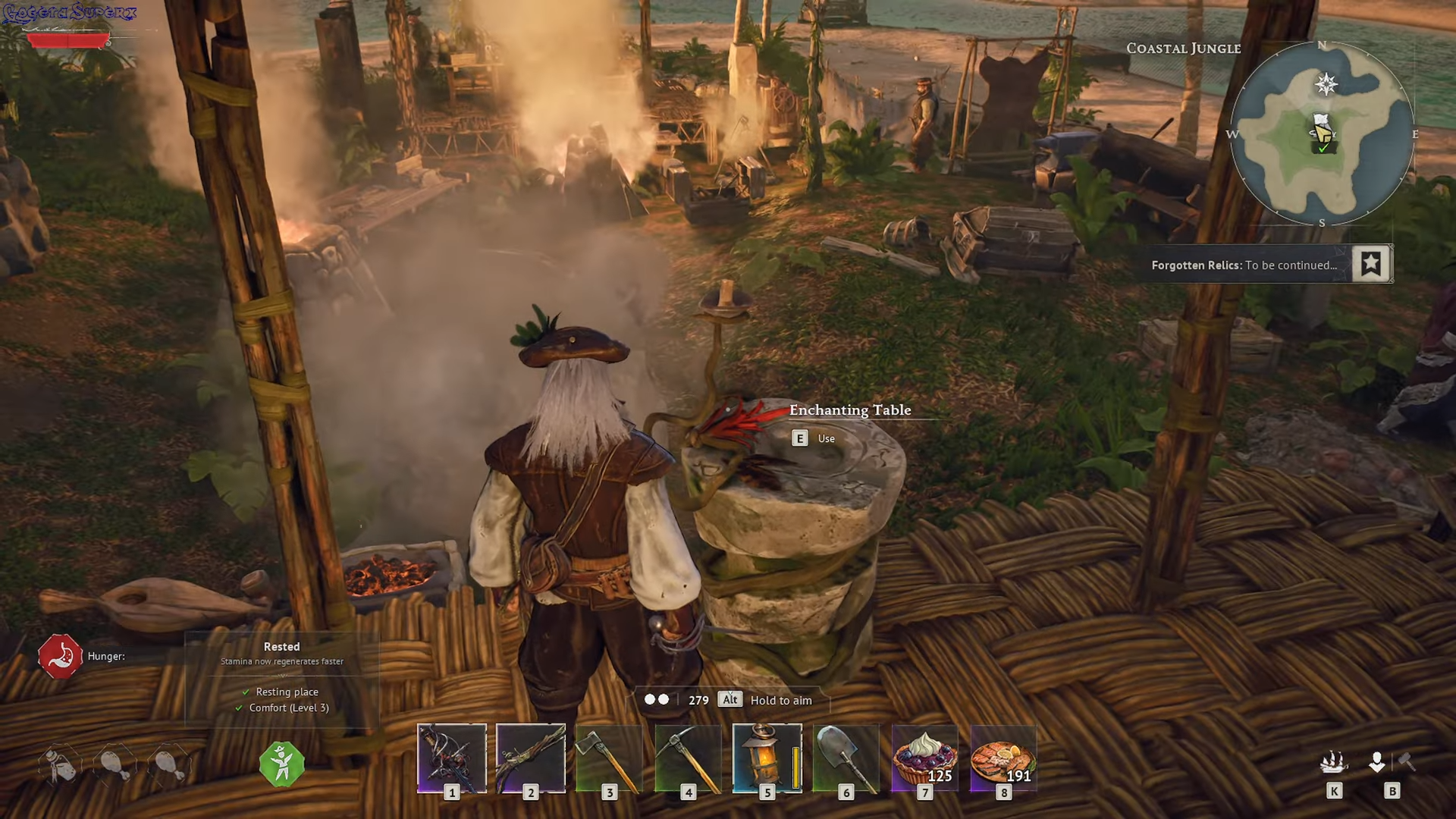Viewport: 1456px width, 819px height.
Task: Open the minimap of the island
Action: click(x=1322, y=134)
